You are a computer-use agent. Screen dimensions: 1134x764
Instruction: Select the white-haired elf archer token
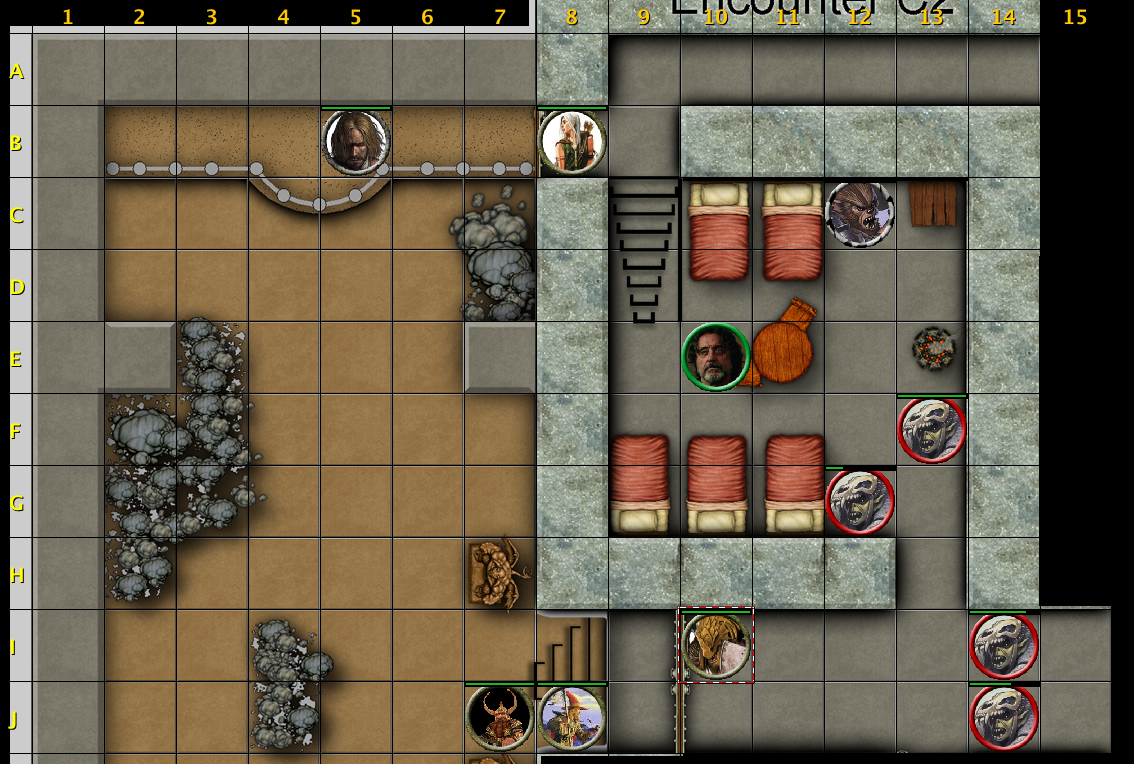572,142
